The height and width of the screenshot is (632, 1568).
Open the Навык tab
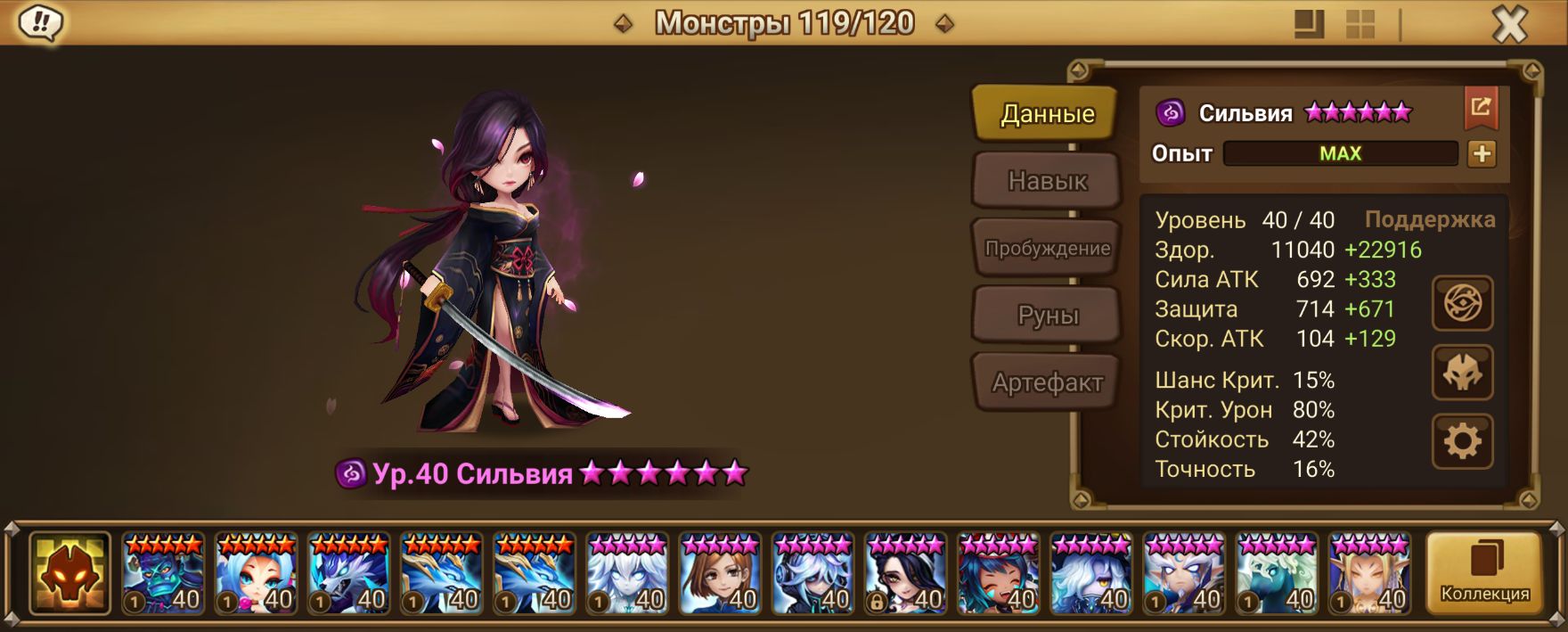(1047, 181)
